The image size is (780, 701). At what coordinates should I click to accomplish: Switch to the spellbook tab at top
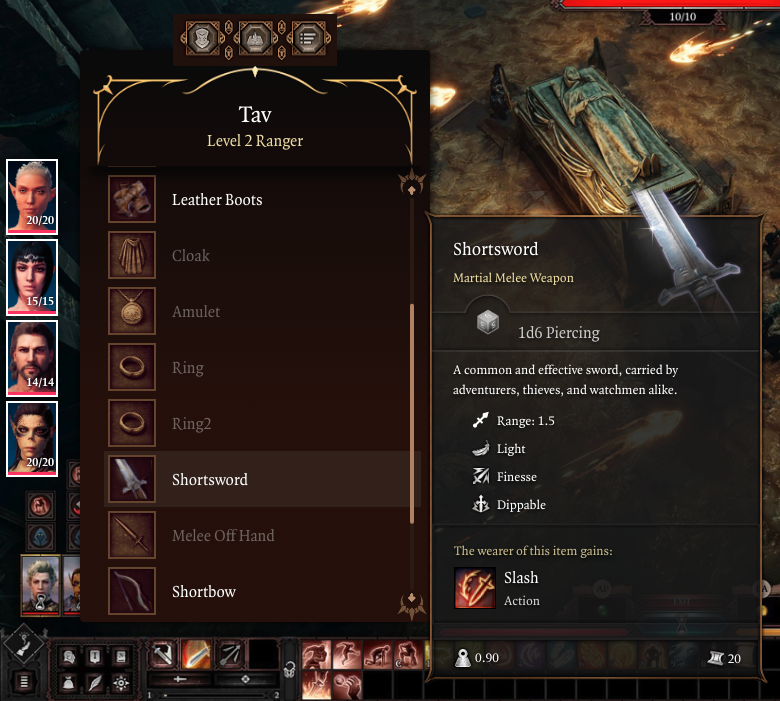coord(255,39)
